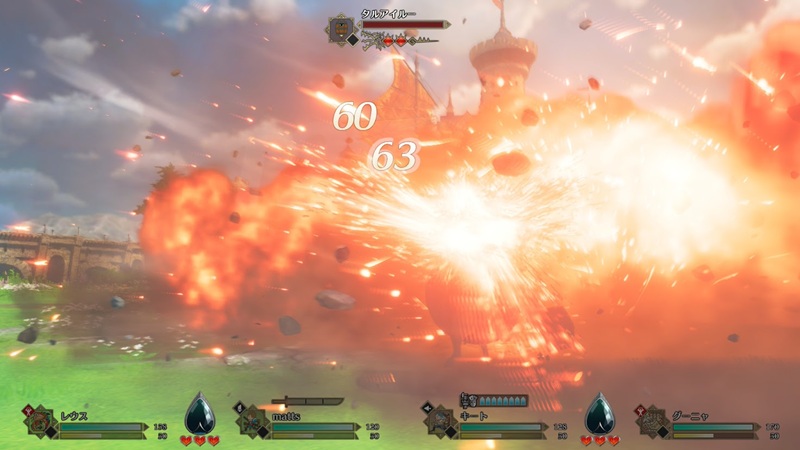Click the teardrop gem beside グーニャ
This screenshot has width=800, height=450.
click(x=599, y=413)
